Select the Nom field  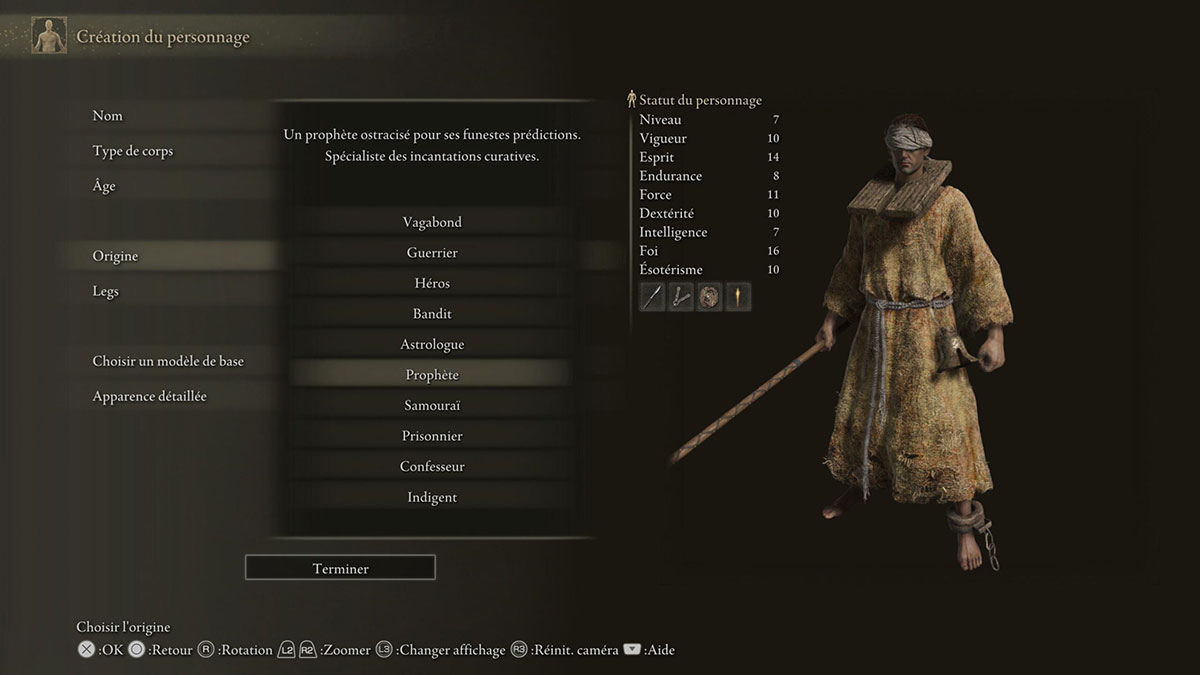pos(108,116)
